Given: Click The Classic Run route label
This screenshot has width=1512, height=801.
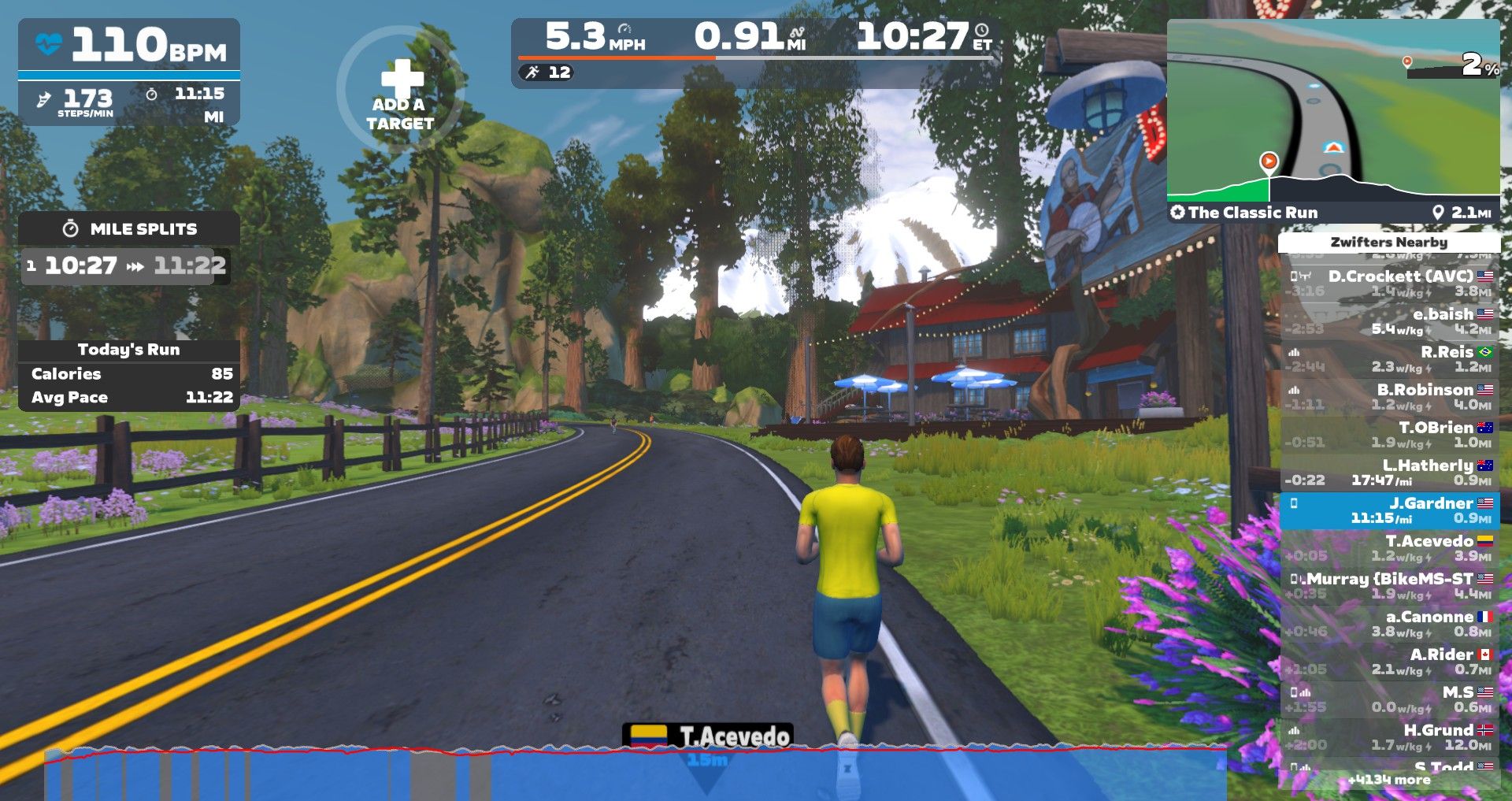Looking at the screenshot, I should click(x=1252, y=212).
